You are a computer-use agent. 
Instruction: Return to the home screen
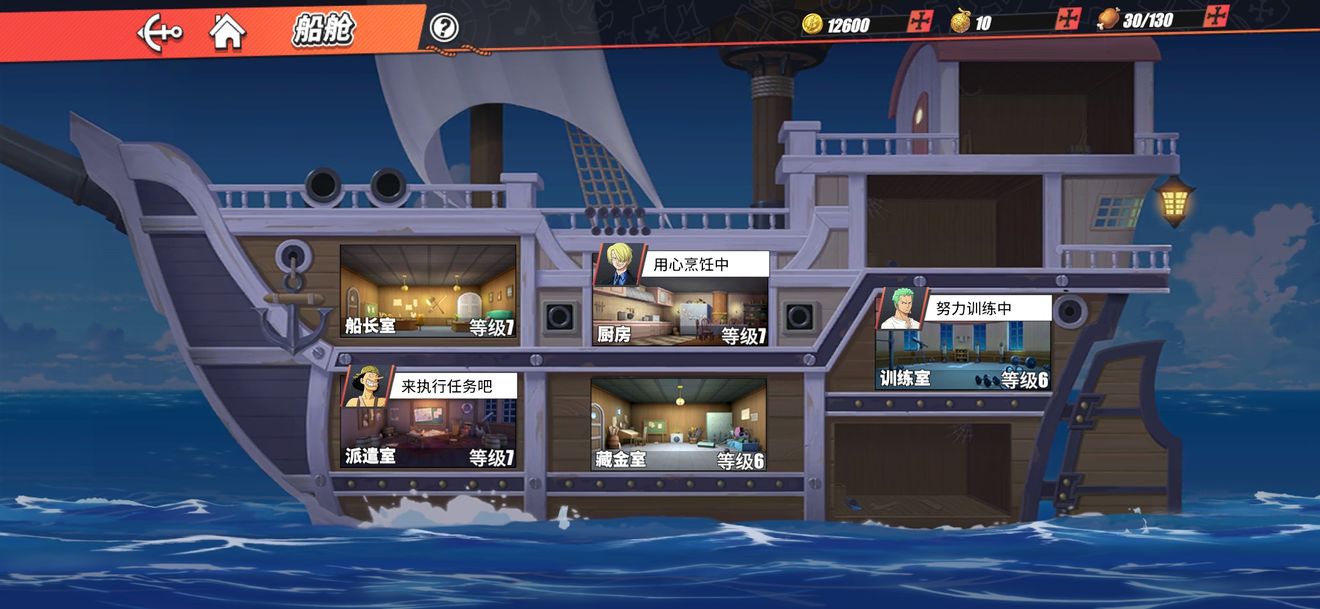[x=228, y=32]
